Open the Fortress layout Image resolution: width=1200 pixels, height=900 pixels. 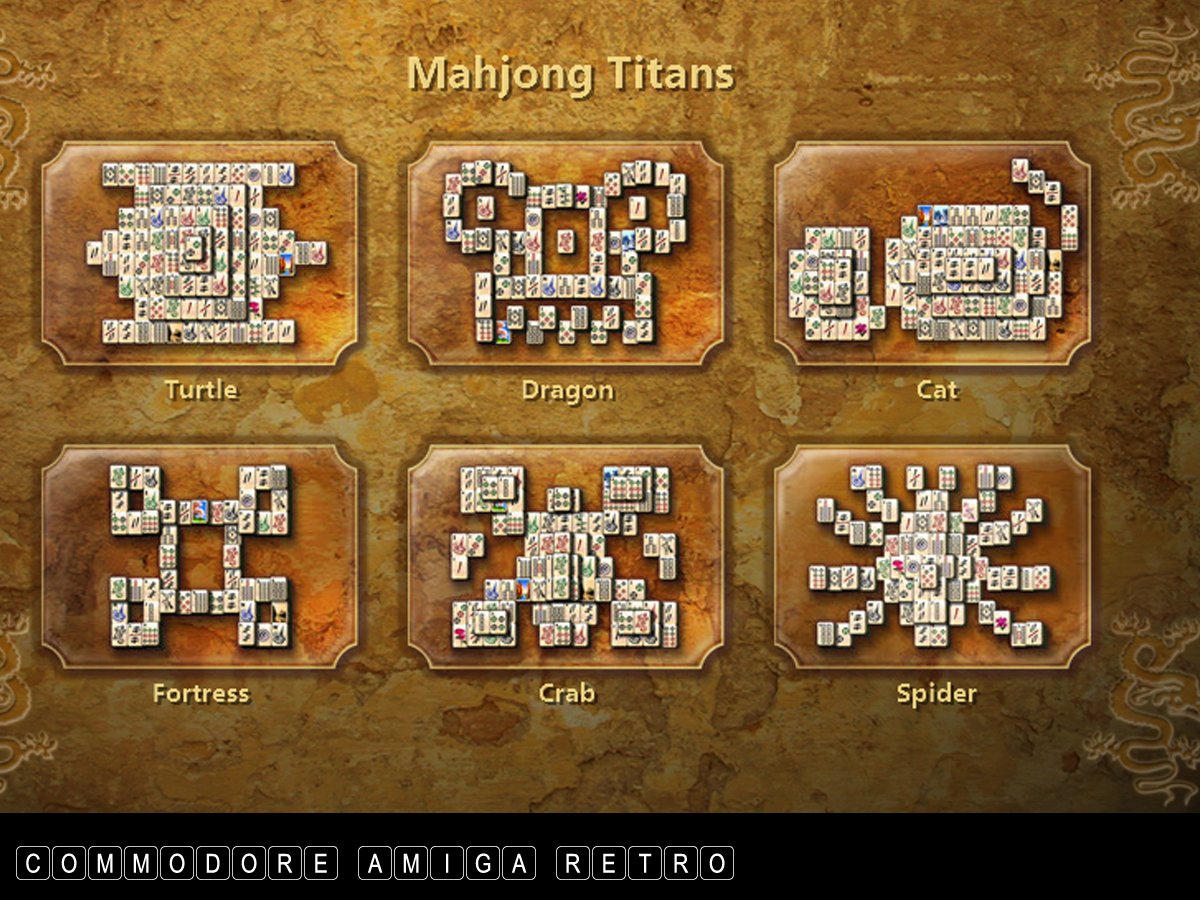[200, 556]
